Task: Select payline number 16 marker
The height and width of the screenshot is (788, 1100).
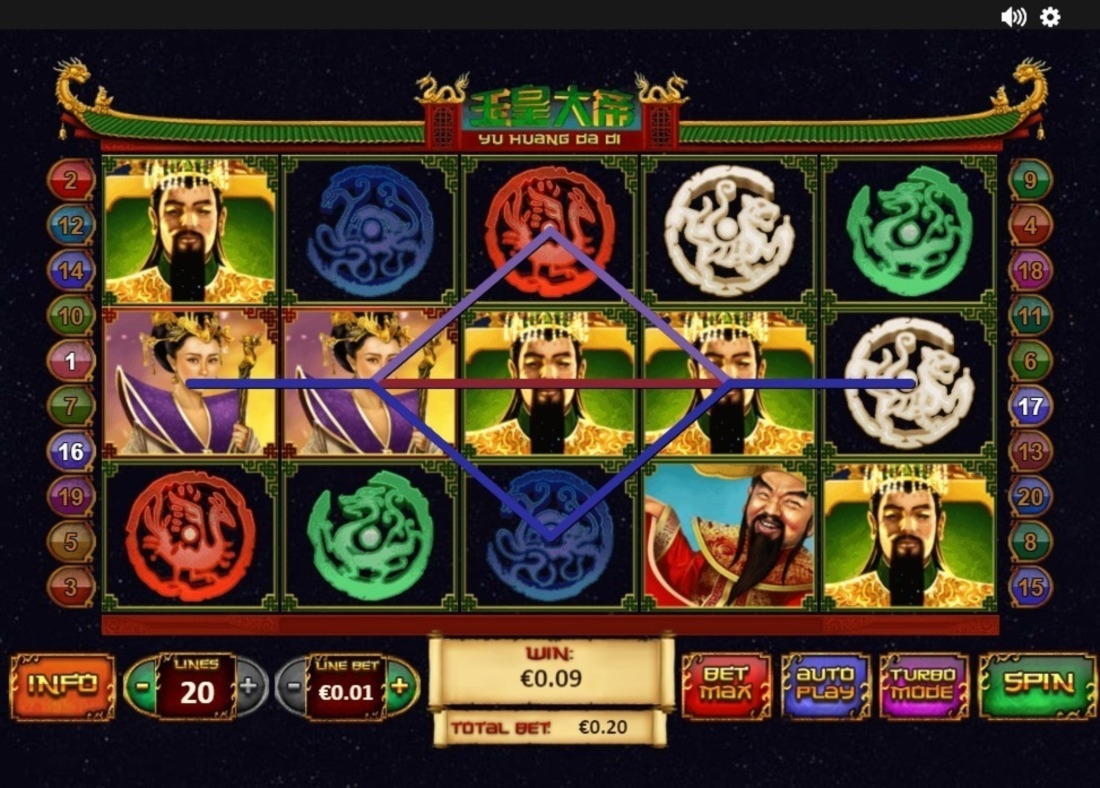Action: tap(71, 451)
